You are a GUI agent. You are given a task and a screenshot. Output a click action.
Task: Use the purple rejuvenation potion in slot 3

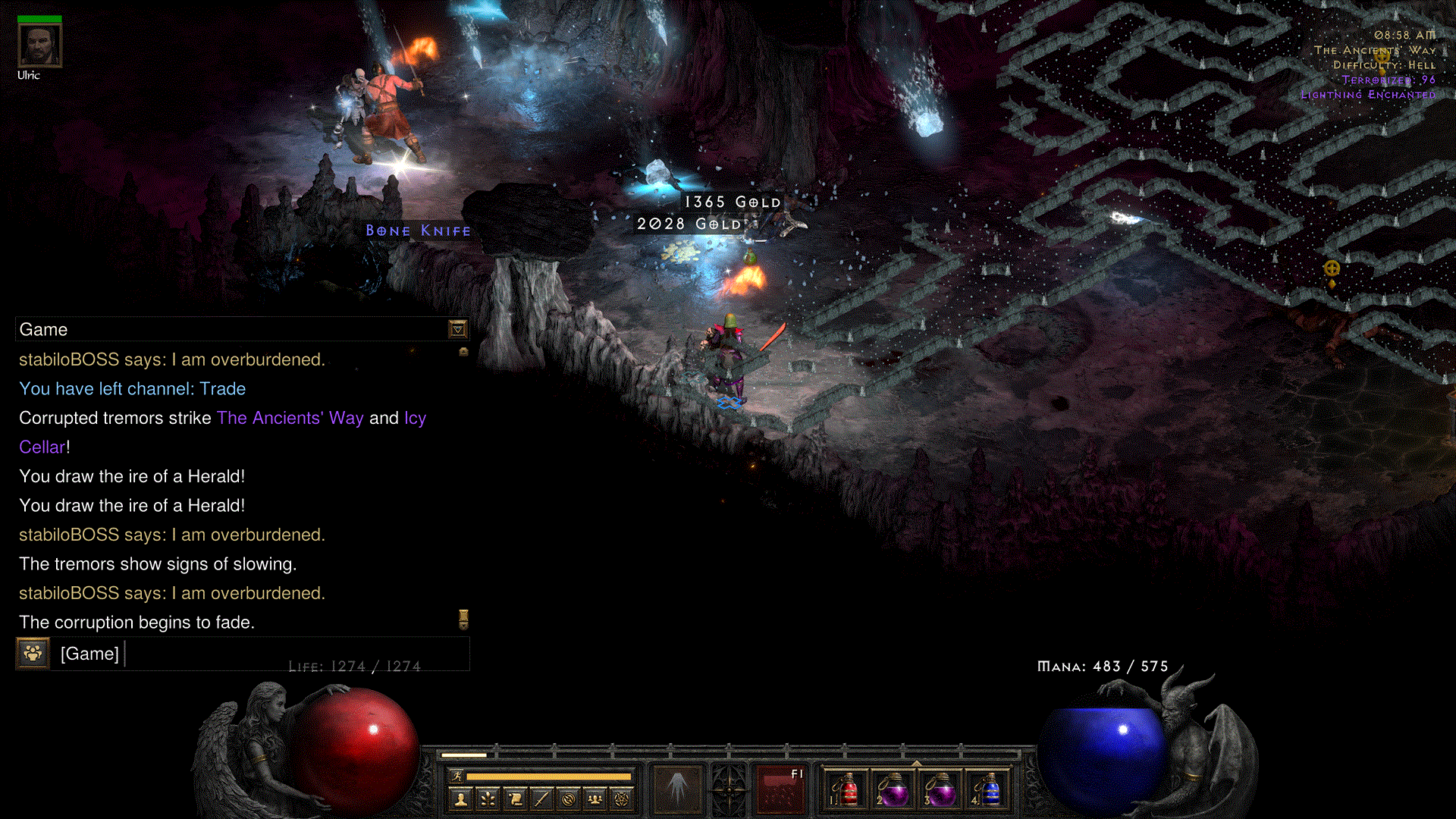(x=940, y=789)
